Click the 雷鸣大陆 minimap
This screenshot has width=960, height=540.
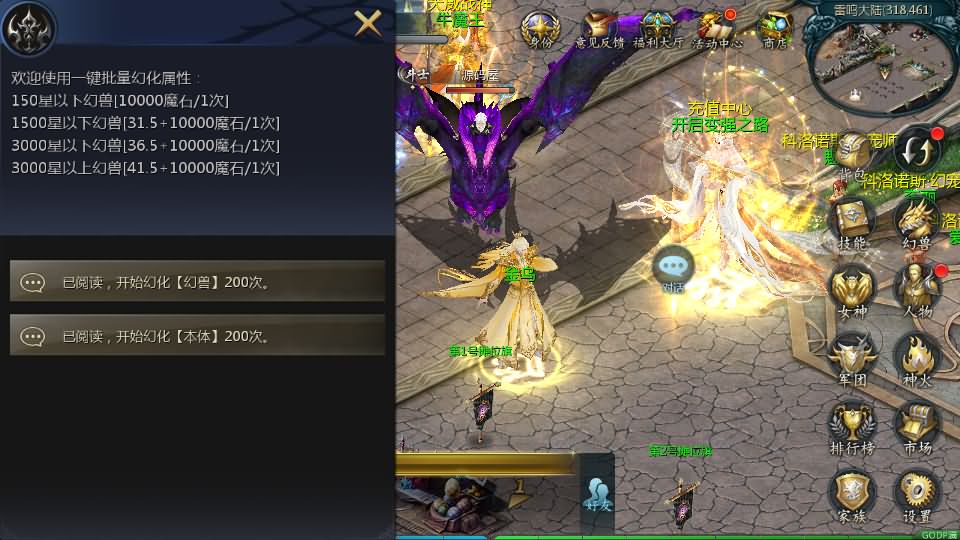[x=873, y=62]
